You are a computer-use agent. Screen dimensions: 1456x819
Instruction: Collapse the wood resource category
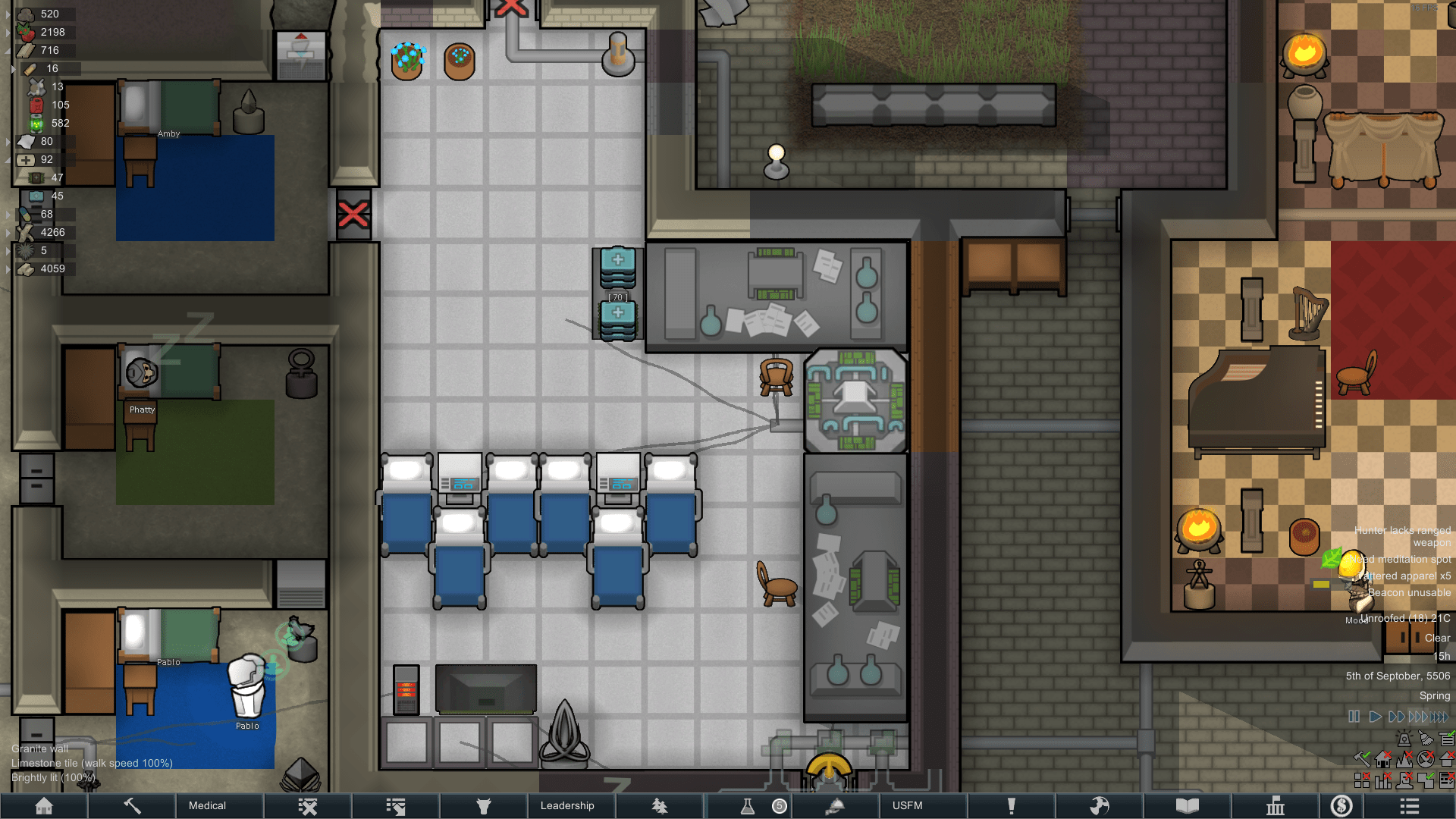[x=8, y=50]
